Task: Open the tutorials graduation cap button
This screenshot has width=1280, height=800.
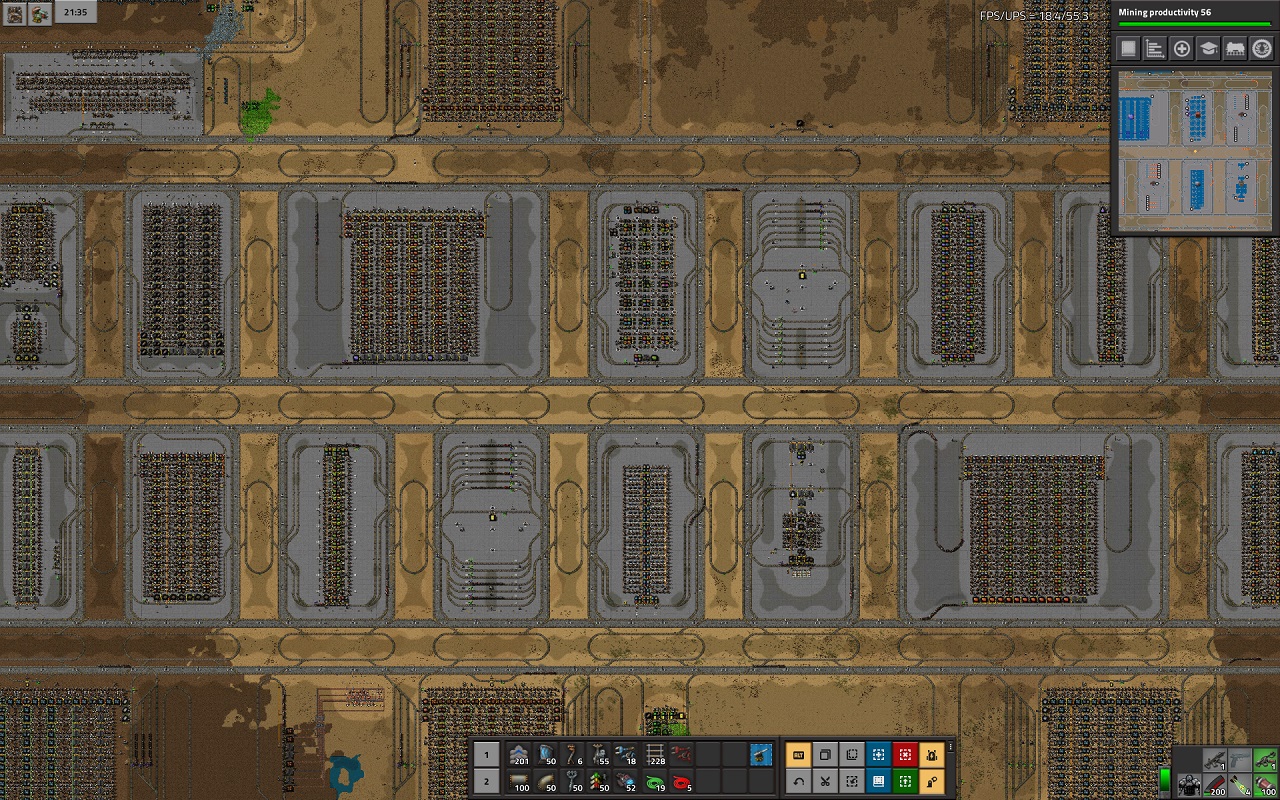Action: point(1208,48)
